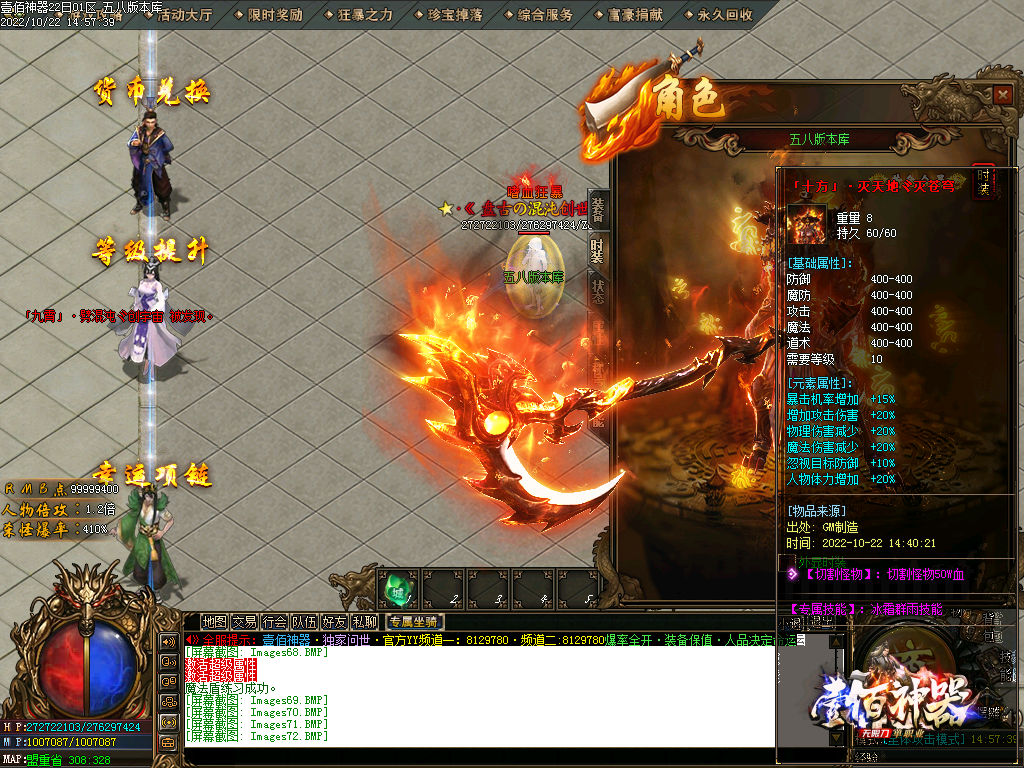Open the 限时奖励 menu
Viewport: 1024px width, 768px height.
pyautogui.click(x=274, y=15)
